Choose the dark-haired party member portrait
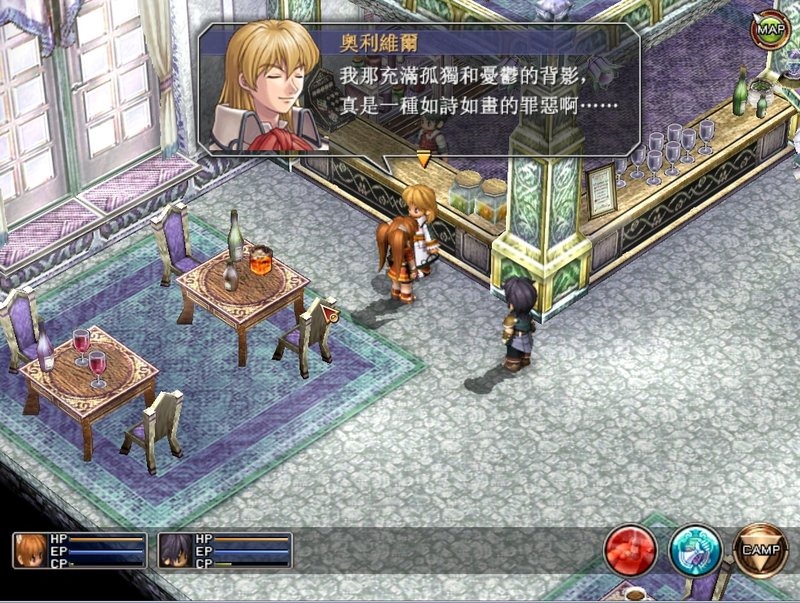800x603 pixels. tap(175, 550)
